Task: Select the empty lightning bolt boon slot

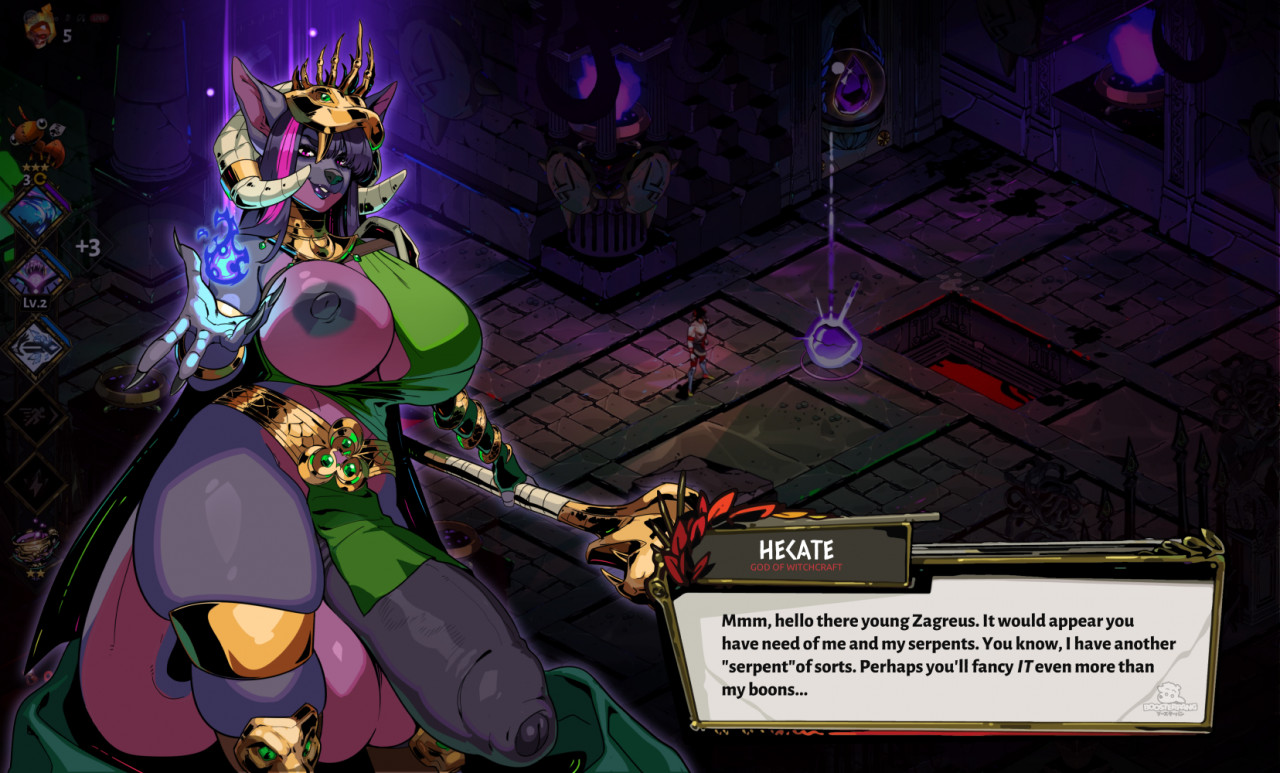Action: (37, 478)
